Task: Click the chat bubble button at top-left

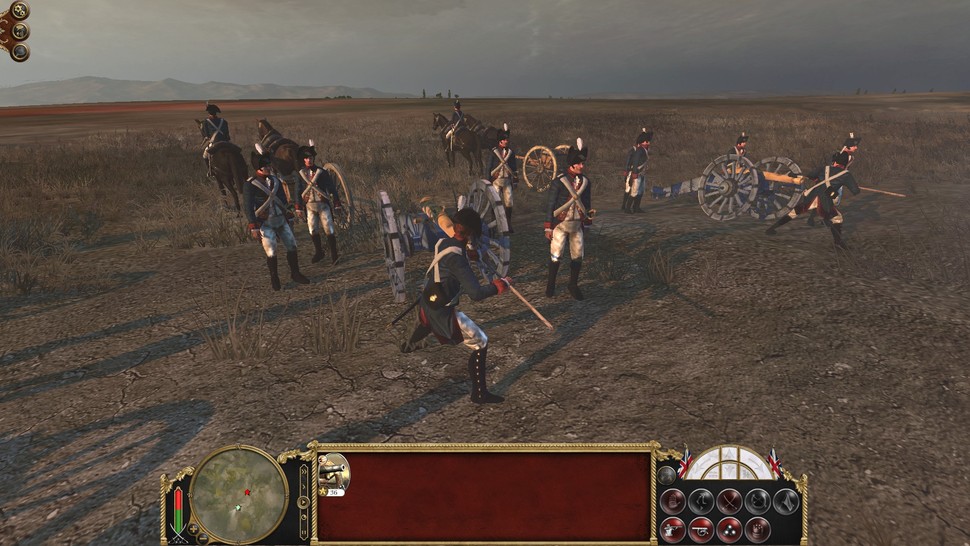Action: point(20,51)
